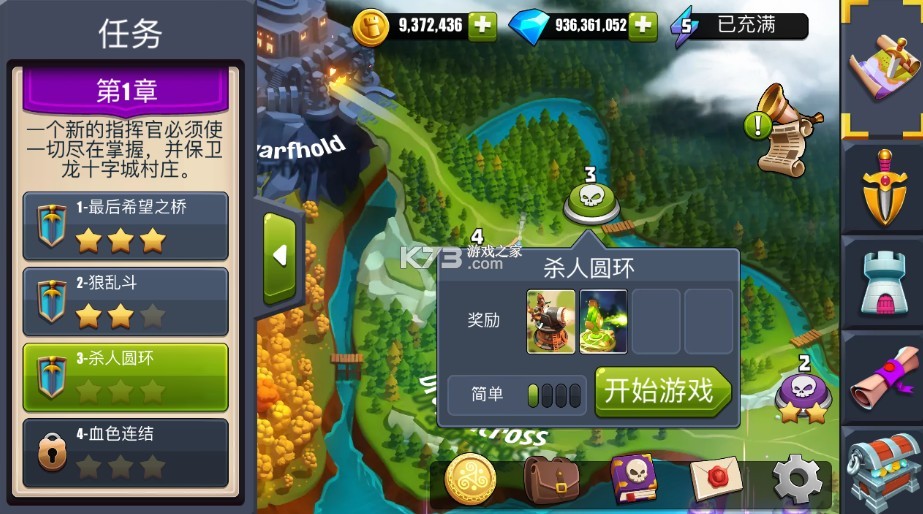Screen dimensions: 923x514
Task: Select mission 3-杀人圆环 entry
Action: pos(126,376)
